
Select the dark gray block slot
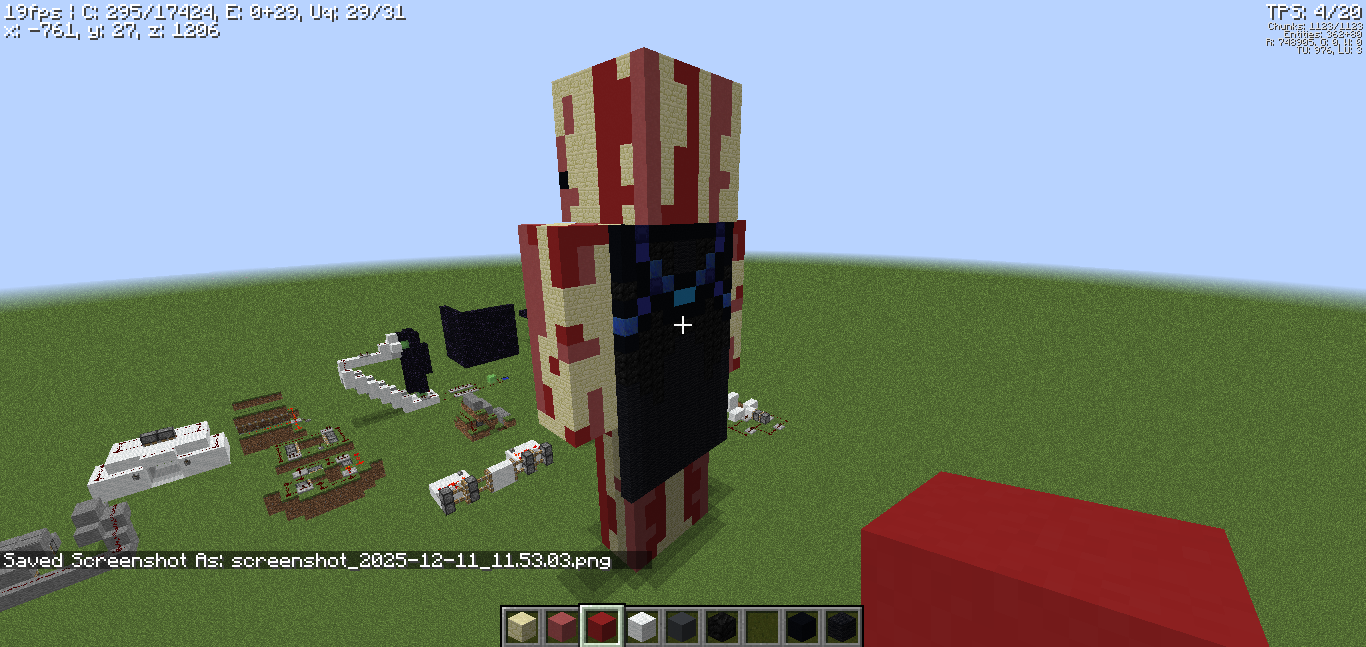click(681, 627)
